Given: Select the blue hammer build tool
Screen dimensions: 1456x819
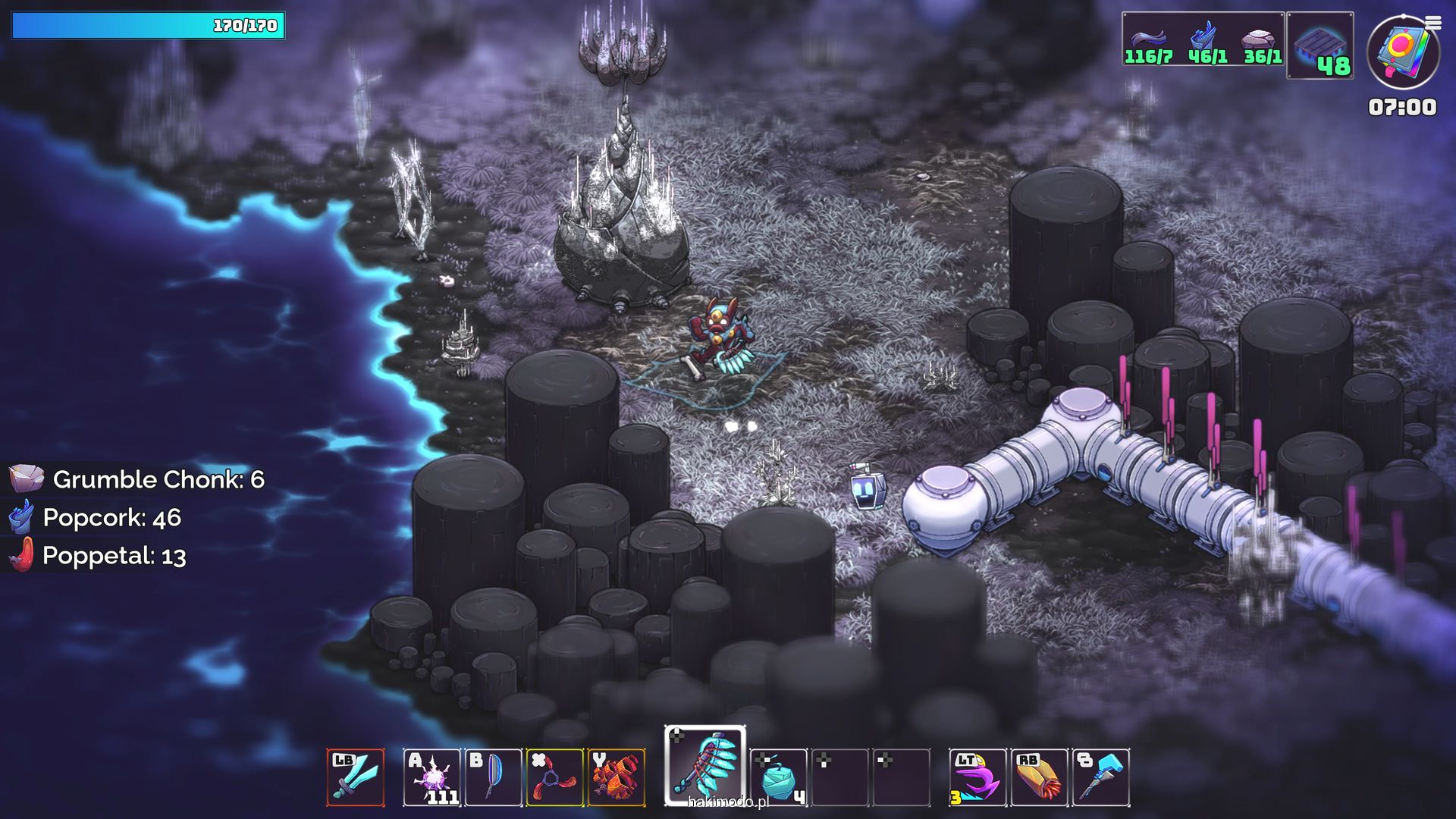Looking at the screenshot, I should point(1101,777).
